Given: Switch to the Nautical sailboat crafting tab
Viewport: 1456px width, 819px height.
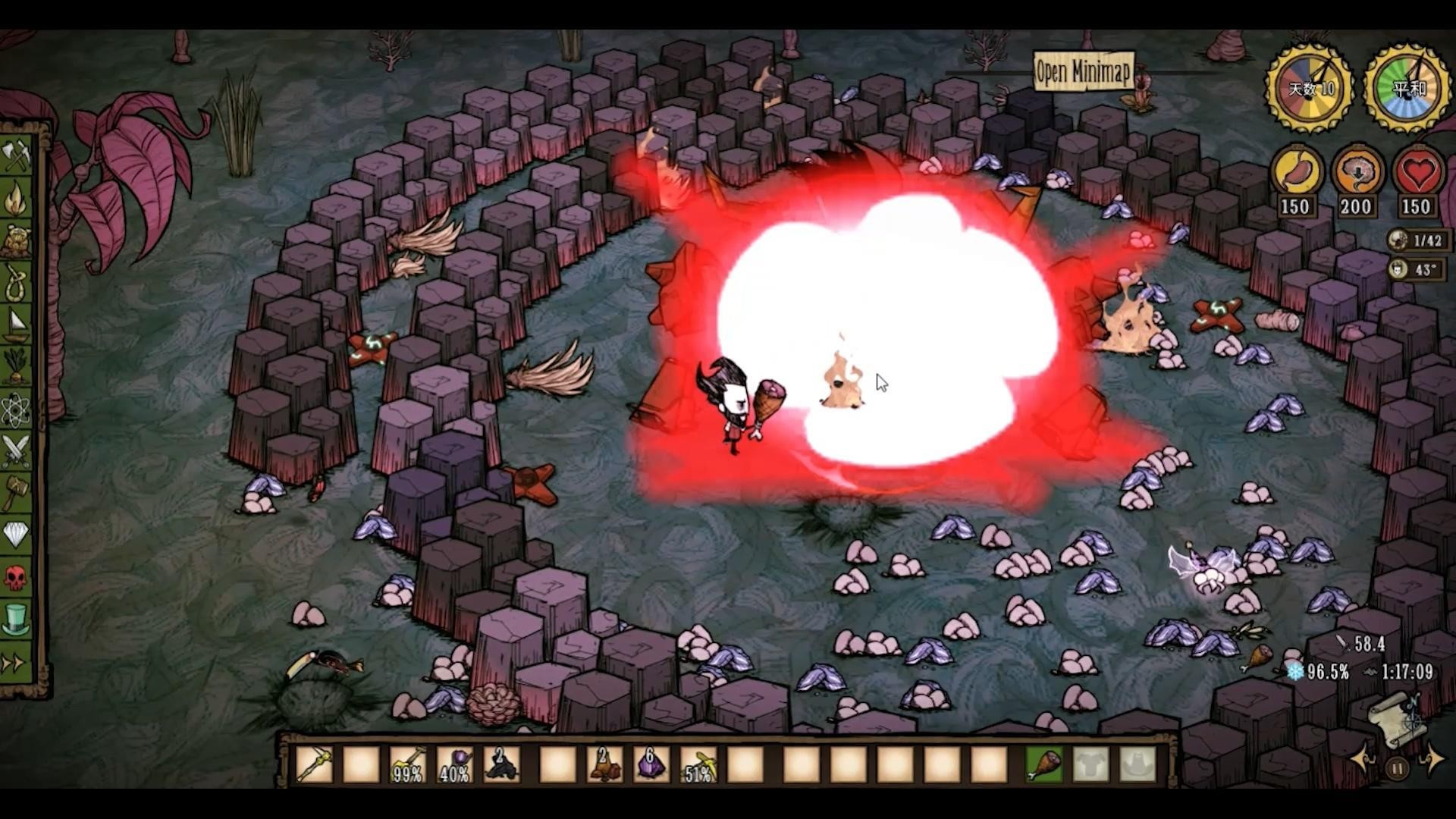Looking at the screenshot, I should click(x=16, y=325).
